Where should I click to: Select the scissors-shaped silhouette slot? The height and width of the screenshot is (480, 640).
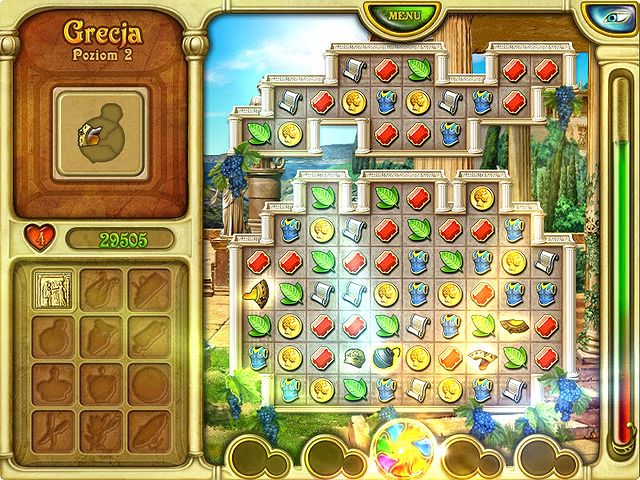[51, 428]
